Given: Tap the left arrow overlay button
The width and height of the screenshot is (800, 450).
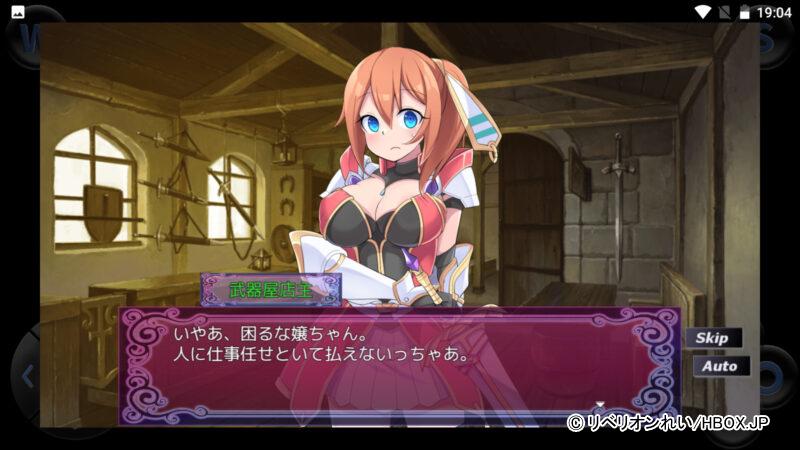Looking at the screenshot, I should coord(28,377).
